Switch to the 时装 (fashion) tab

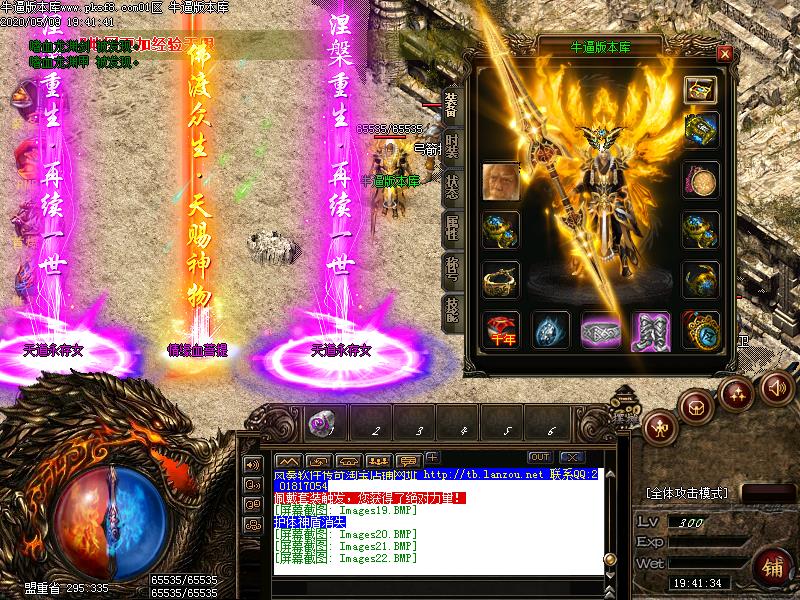(x=452, y=146)
